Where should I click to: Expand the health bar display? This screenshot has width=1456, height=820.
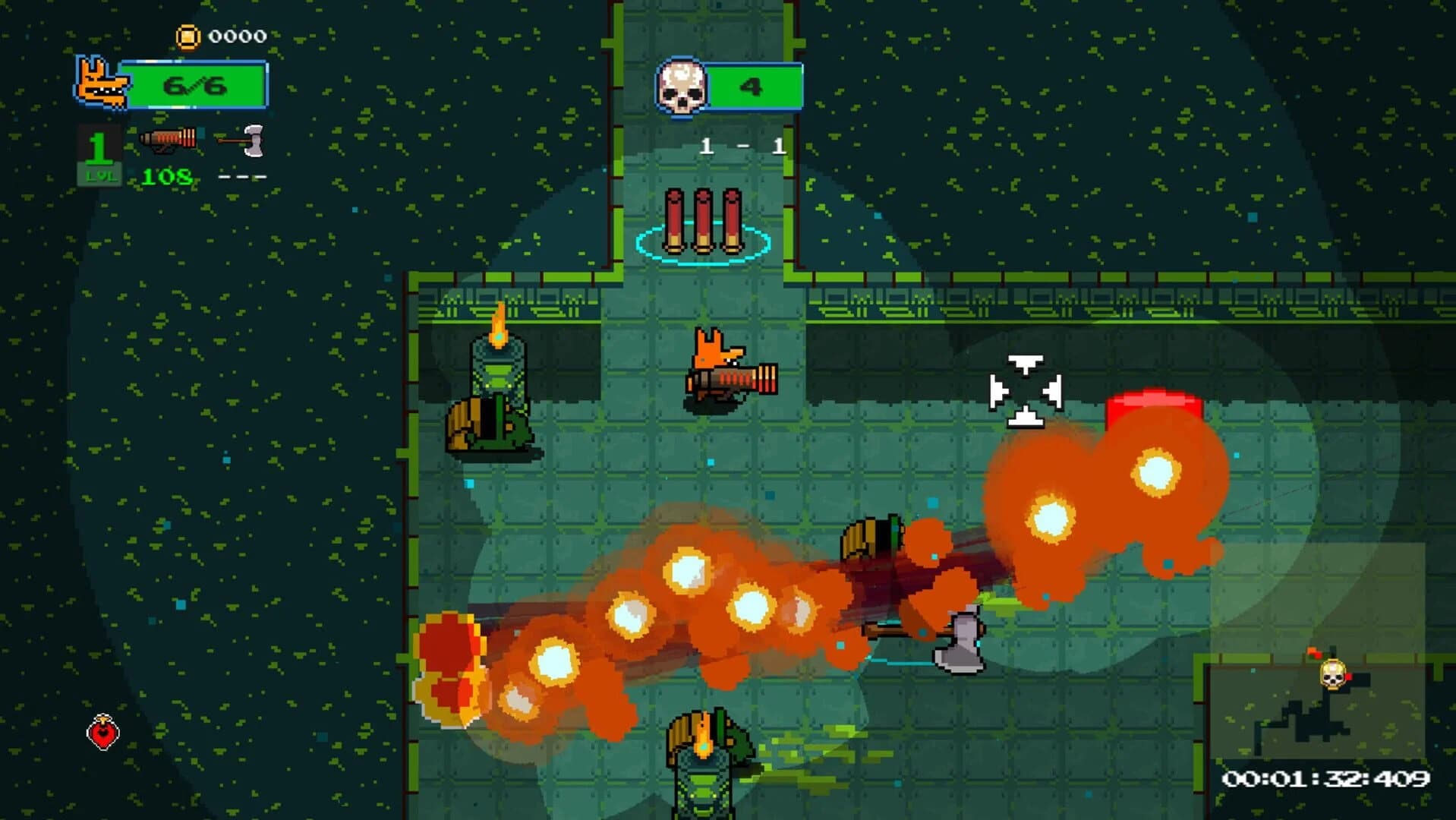199,86
